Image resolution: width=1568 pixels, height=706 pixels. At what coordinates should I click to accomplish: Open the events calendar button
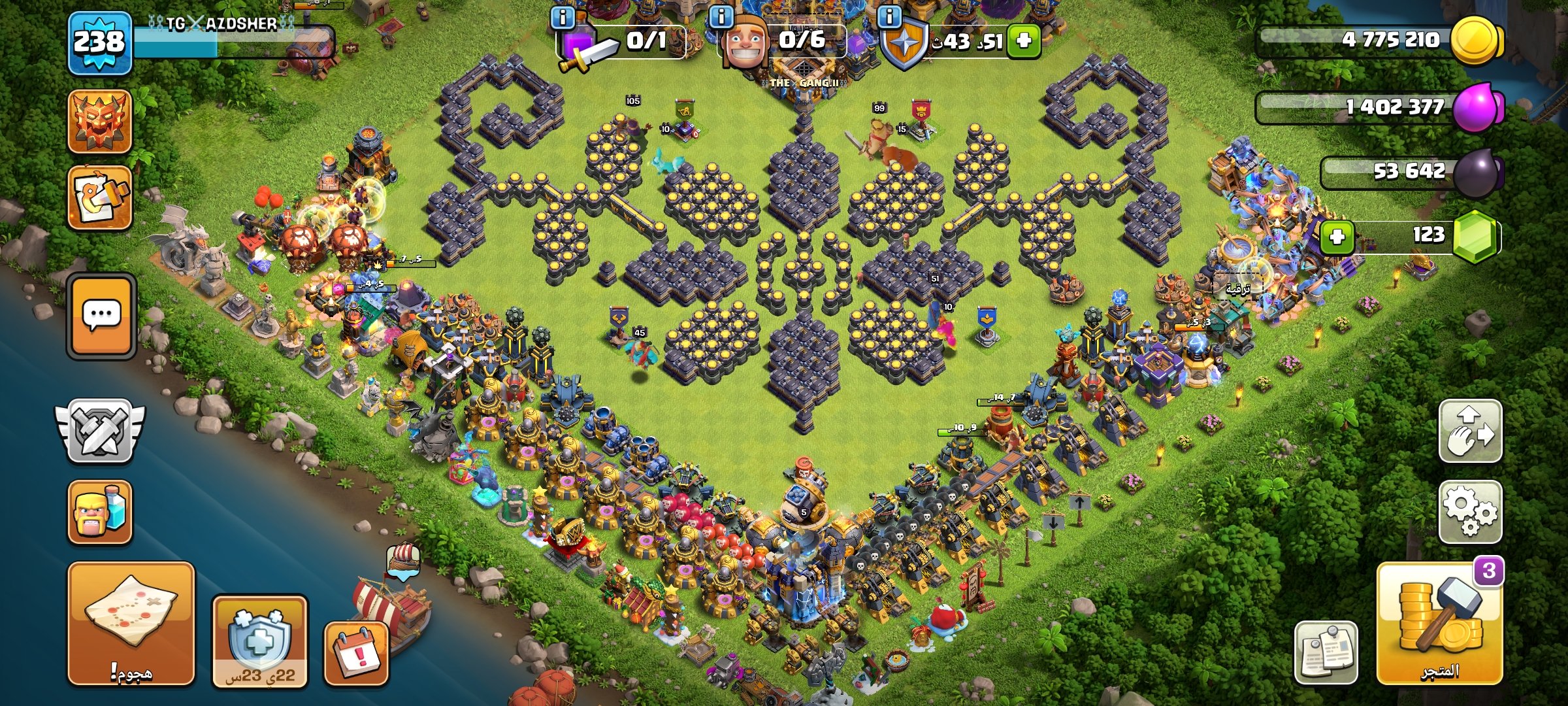pos(357,653)
